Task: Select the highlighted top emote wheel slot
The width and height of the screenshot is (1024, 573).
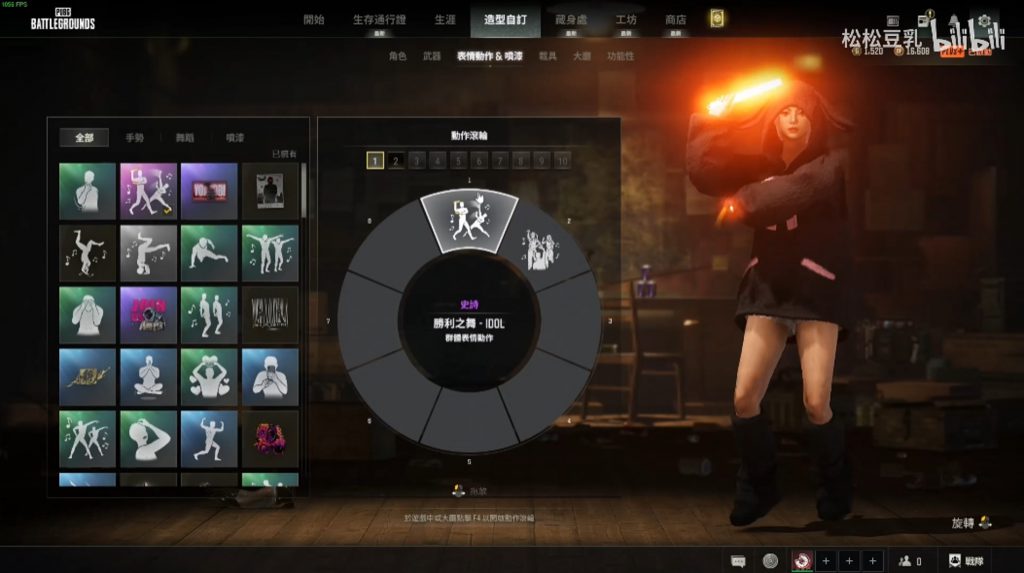Action: pyautogui.click(x=469, y=219)
